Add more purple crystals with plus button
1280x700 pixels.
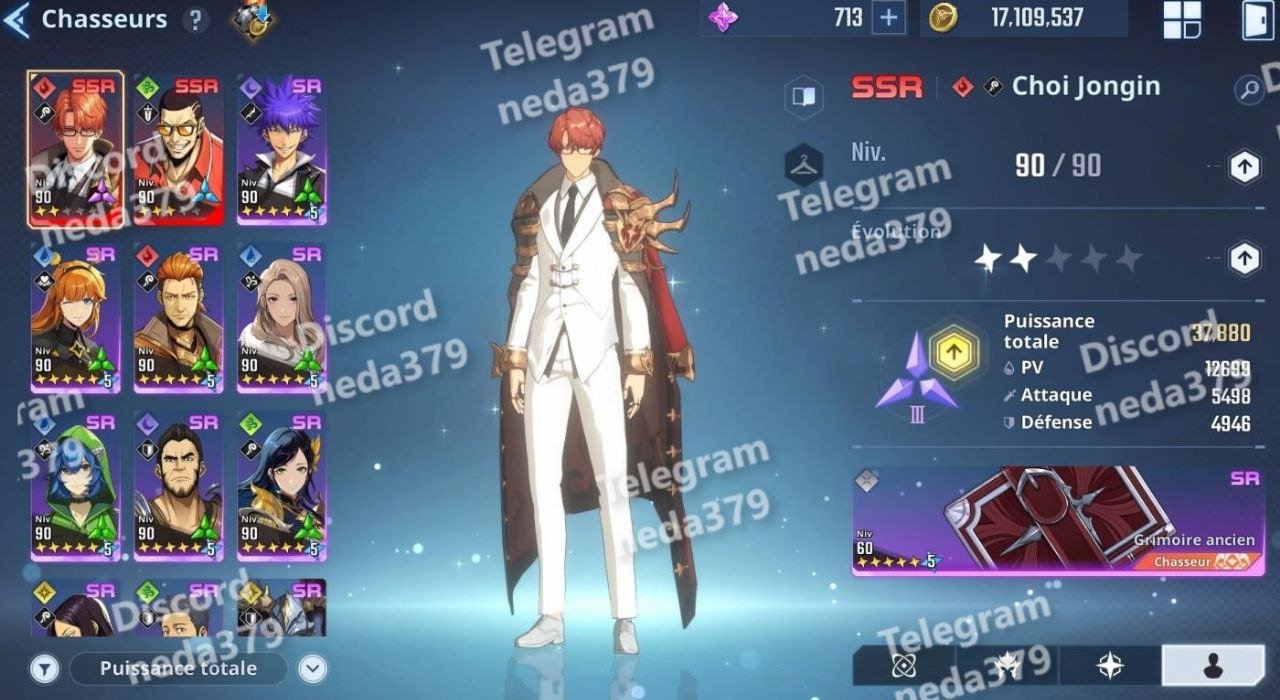[x=886, y=17]
